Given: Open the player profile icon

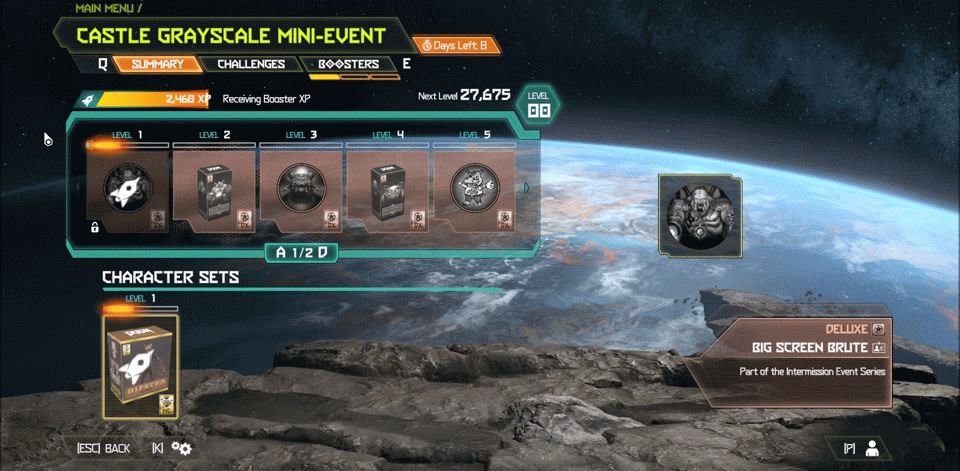Looking at the screenshot, I should click(x=871, y=448).
